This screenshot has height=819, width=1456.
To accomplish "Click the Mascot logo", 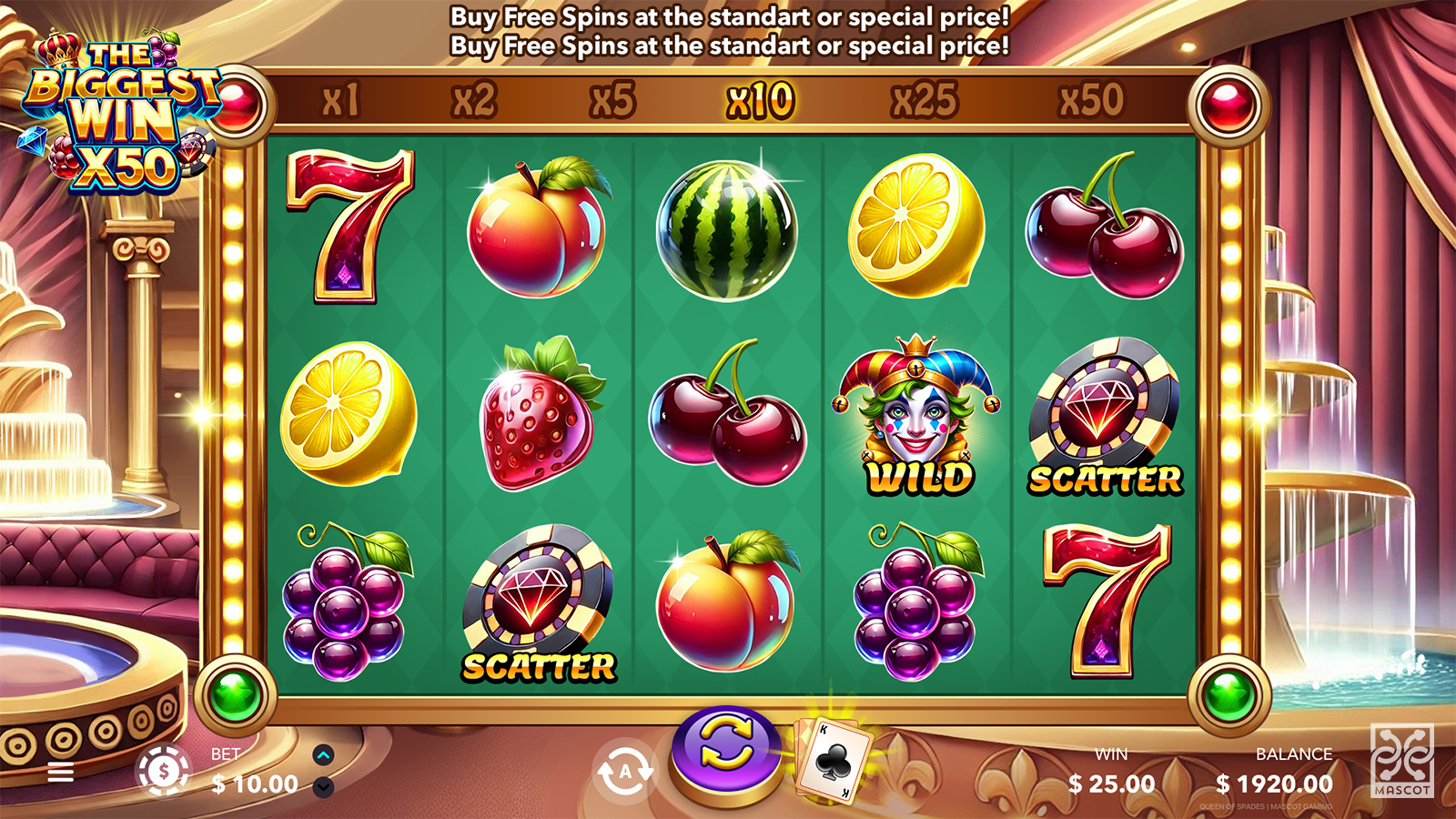I will [1401, 761].
